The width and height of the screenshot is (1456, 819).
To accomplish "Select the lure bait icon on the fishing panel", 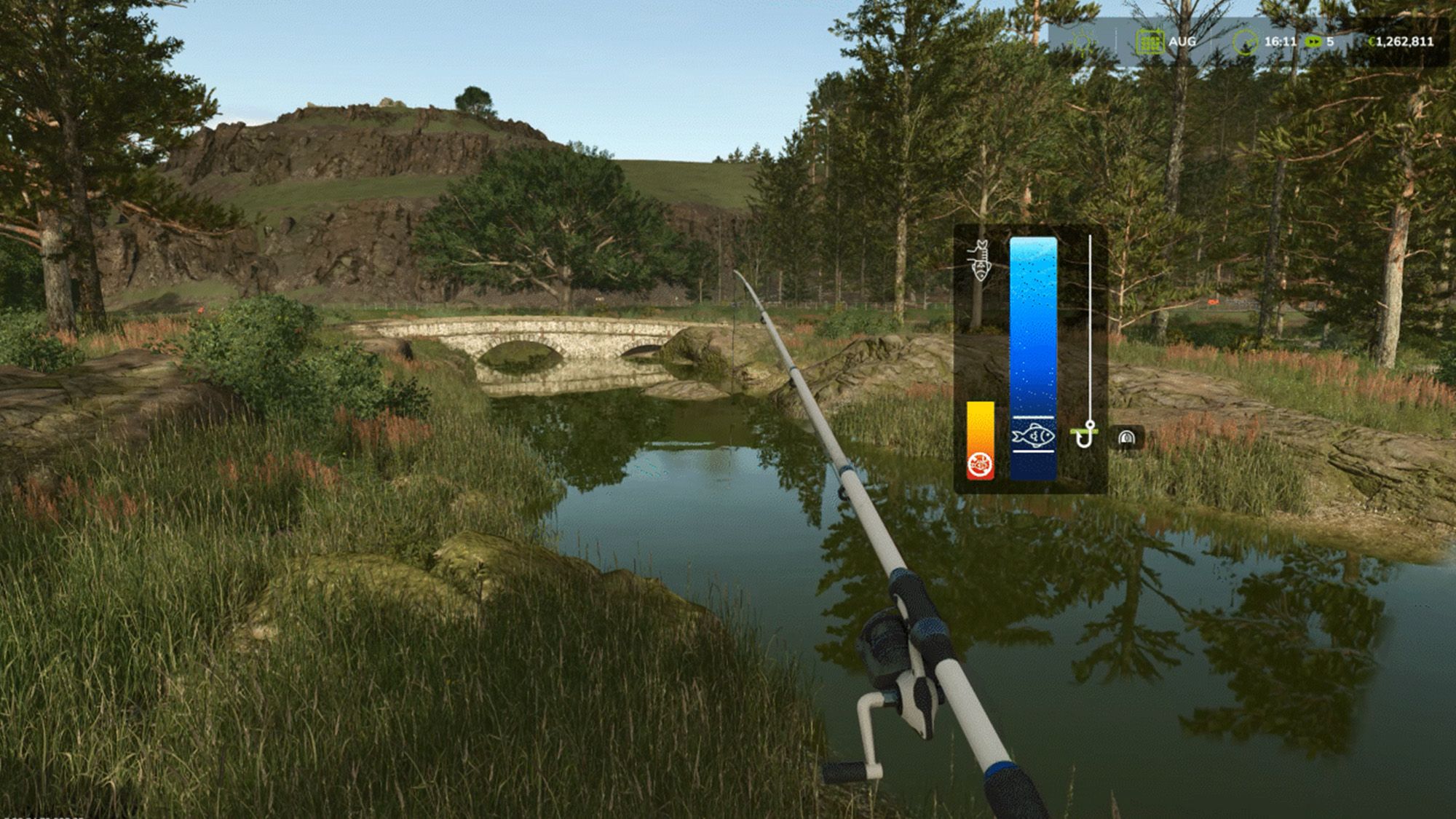I will pyautogui.click(x=981, y=262).
